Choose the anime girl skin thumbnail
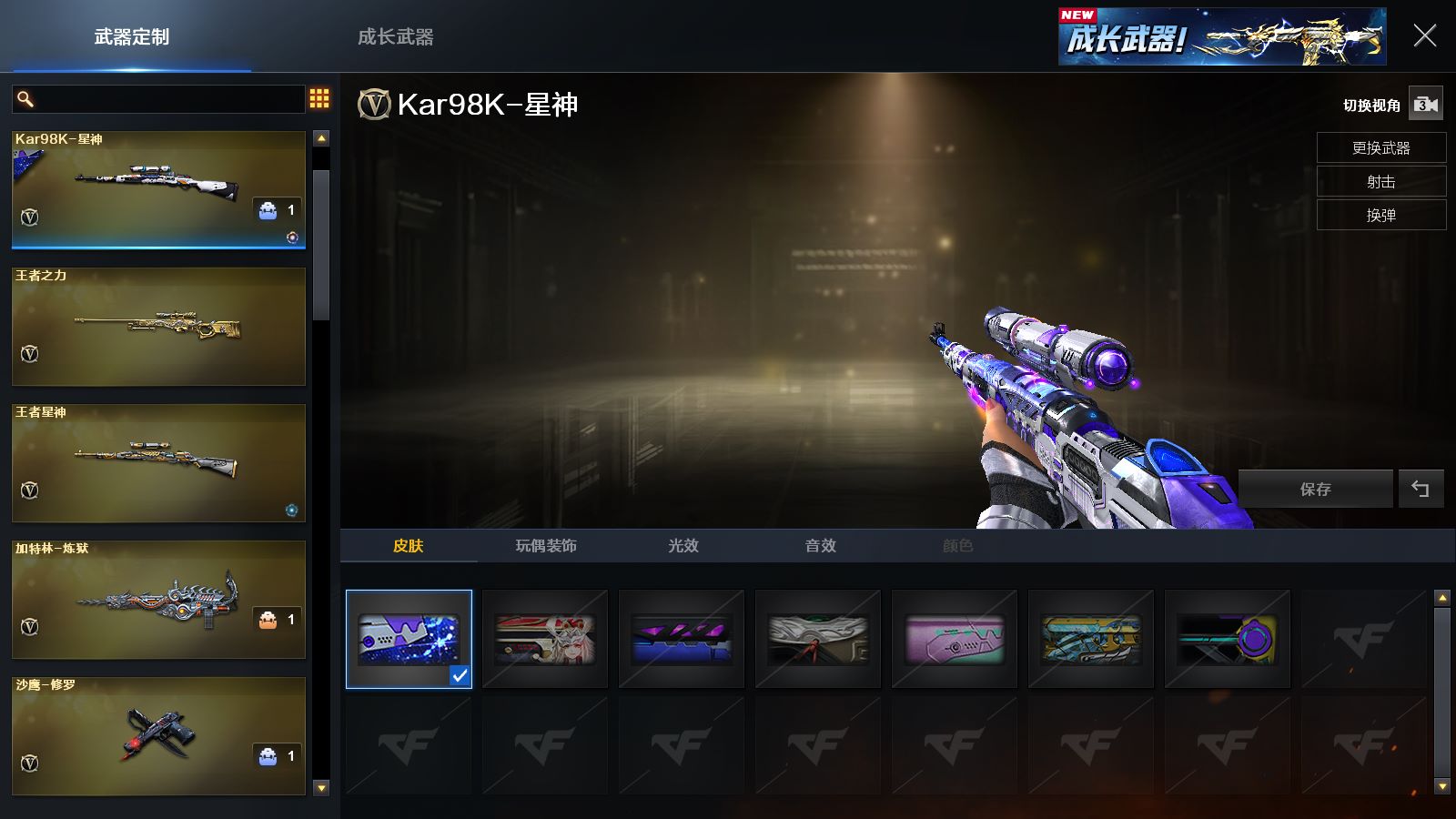The image size is (1456, 819). coord(545,639)
